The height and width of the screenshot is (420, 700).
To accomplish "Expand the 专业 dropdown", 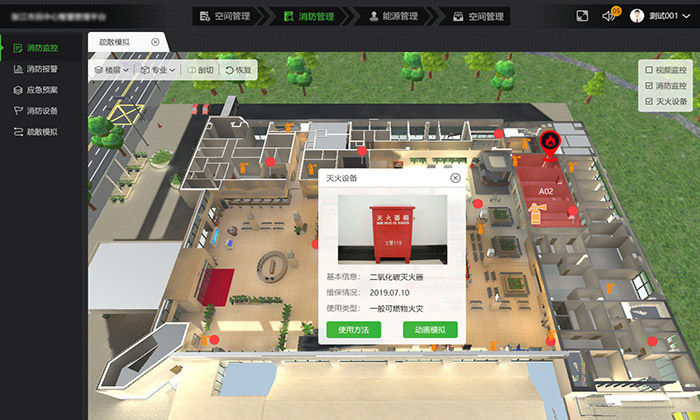I will pos(159,71).
